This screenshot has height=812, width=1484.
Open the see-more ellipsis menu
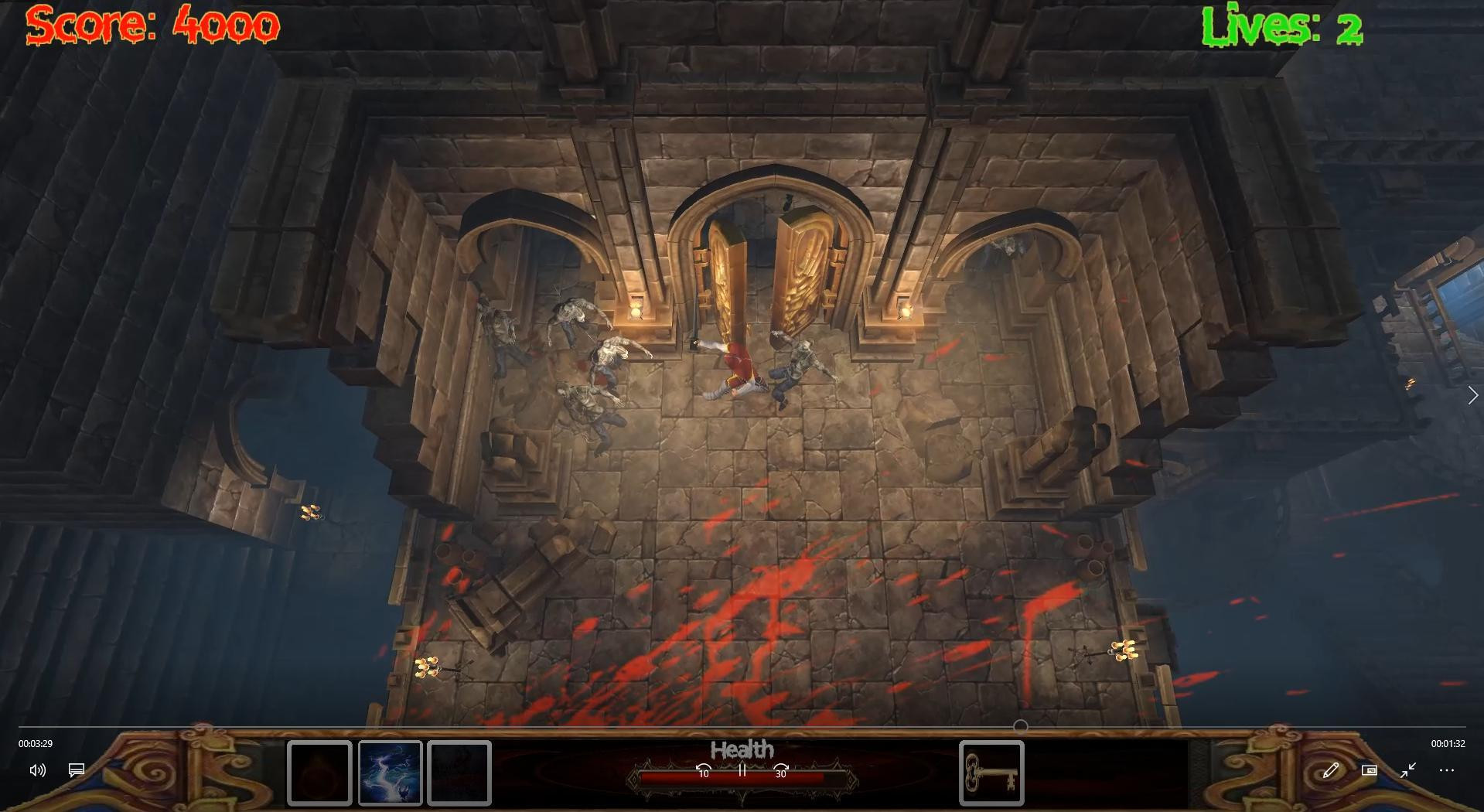click(1446, 770)
